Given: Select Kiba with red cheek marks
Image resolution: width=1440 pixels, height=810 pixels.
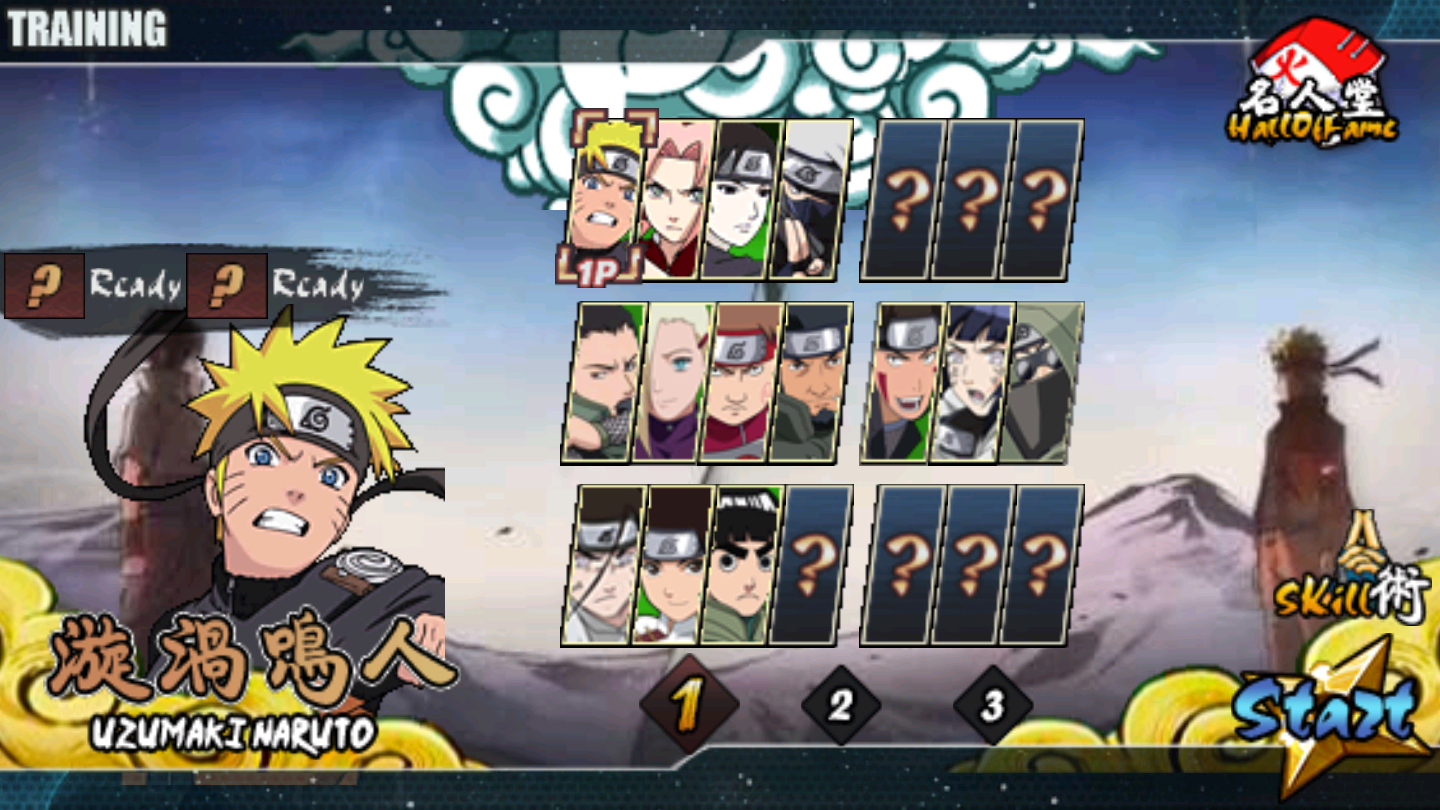Looking at the screenshot, I should pyautogui.click(x=903, y=382).
